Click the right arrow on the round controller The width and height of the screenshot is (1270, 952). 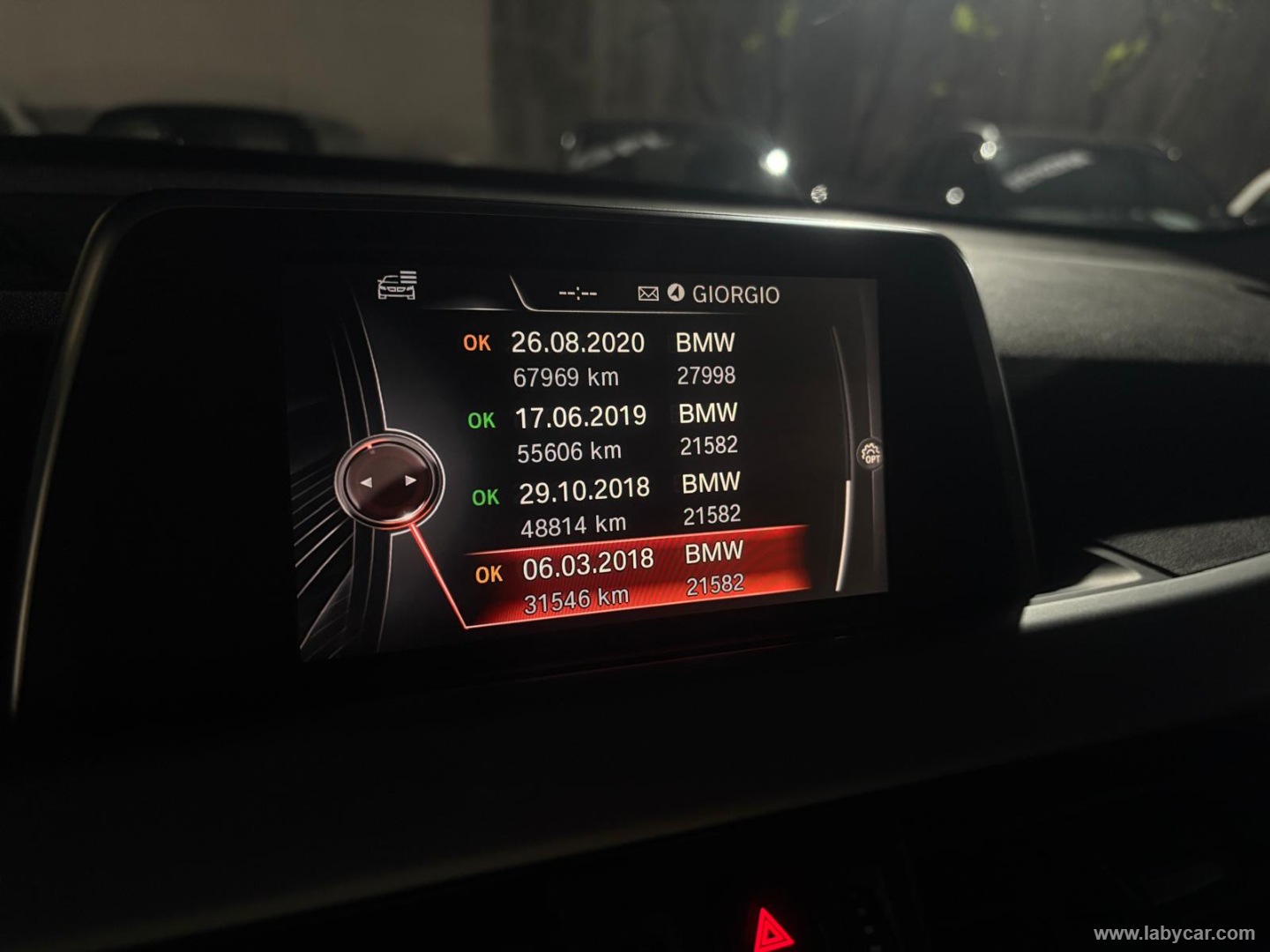(410, 481)
